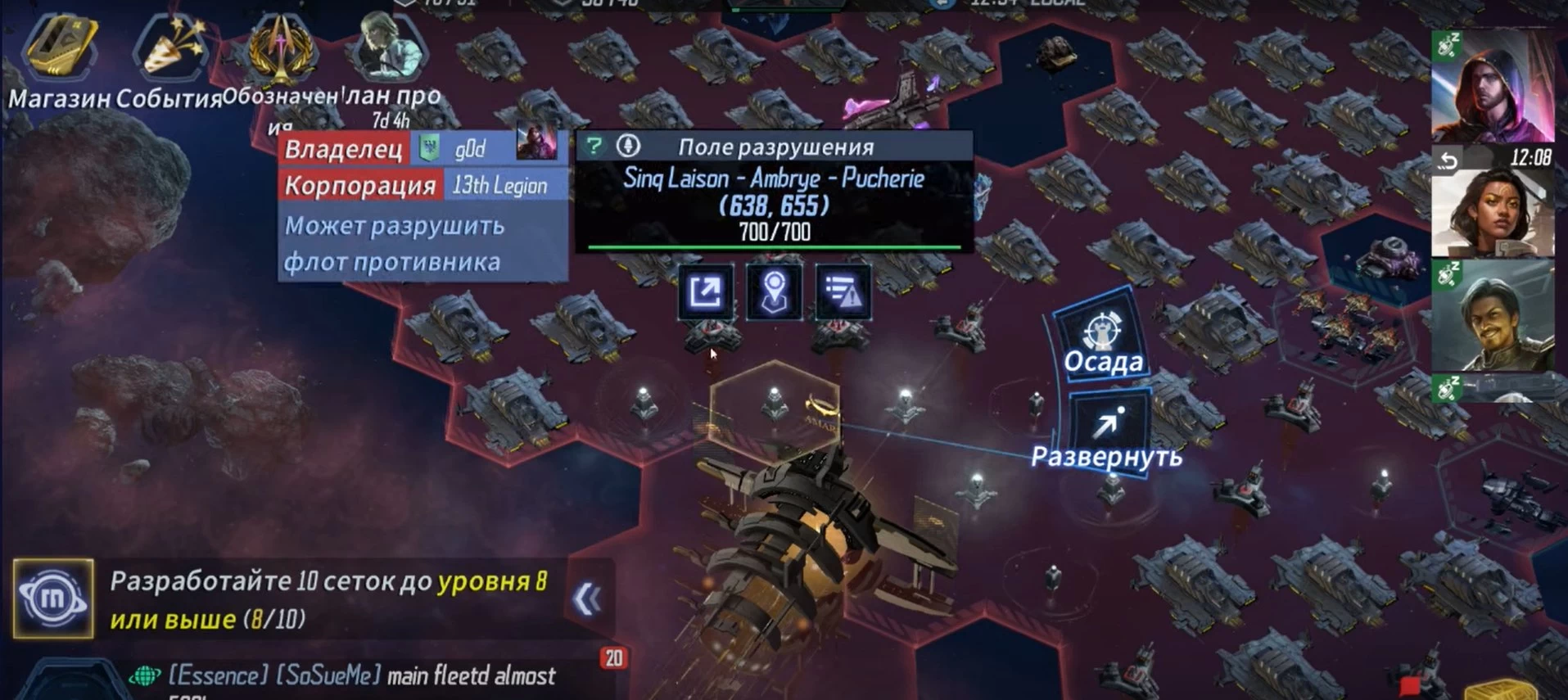Viewport: 1568px width, 700px height.
Task: Click the green question mark help icon
Action: (x=594, y=147)
